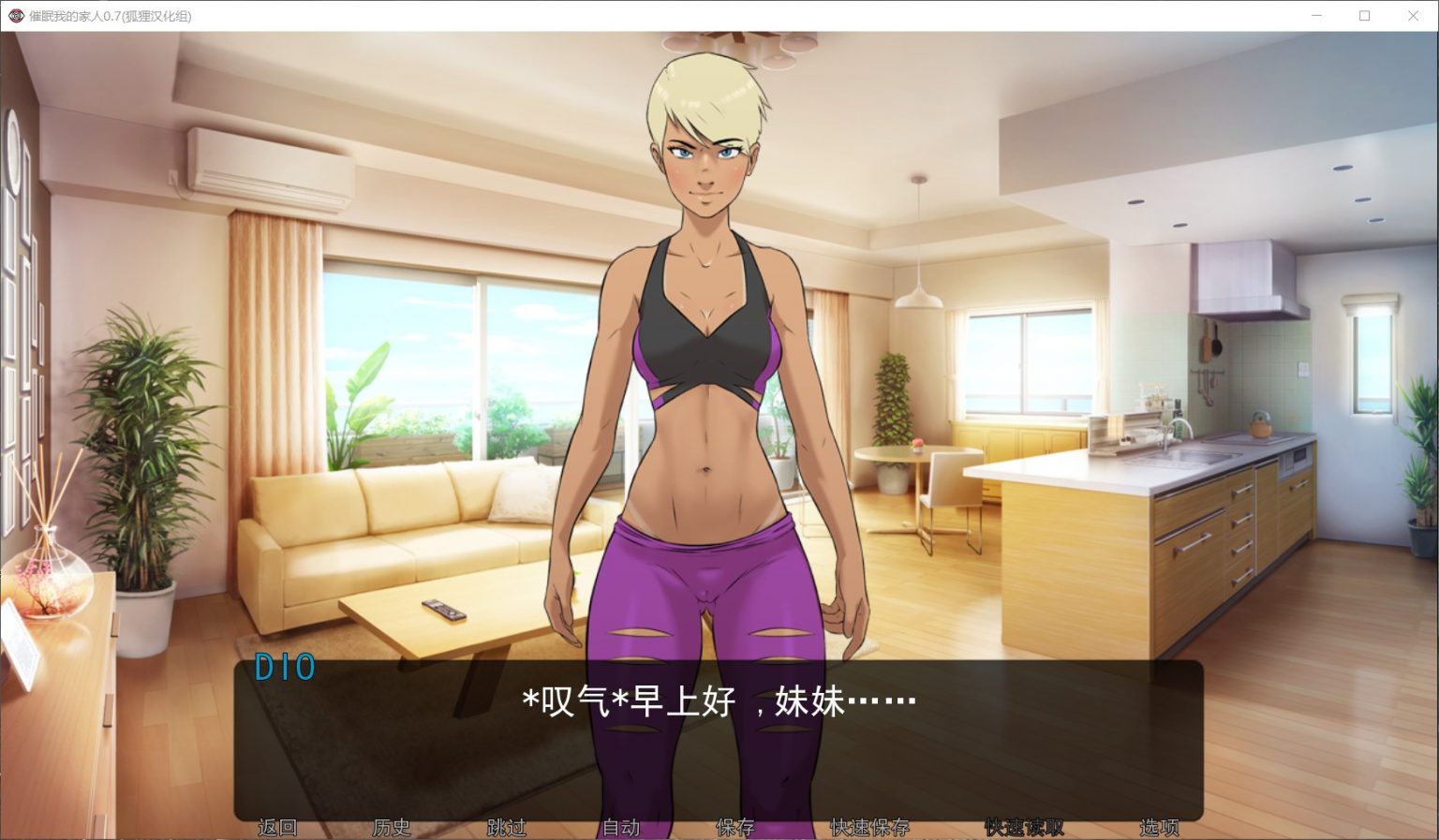Viewport: 1439px width, 840px height.
Task: Toggle 自动 auto-play mode
Action: 621,828
